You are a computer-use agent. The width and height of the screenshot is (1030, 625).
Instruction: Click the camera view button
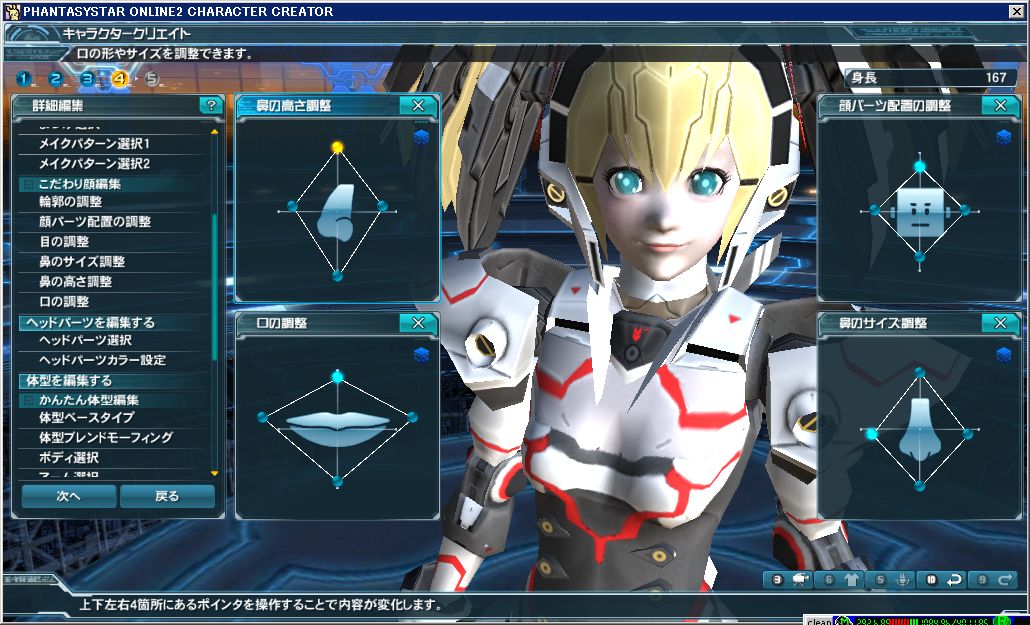click(x=800, y=579)
